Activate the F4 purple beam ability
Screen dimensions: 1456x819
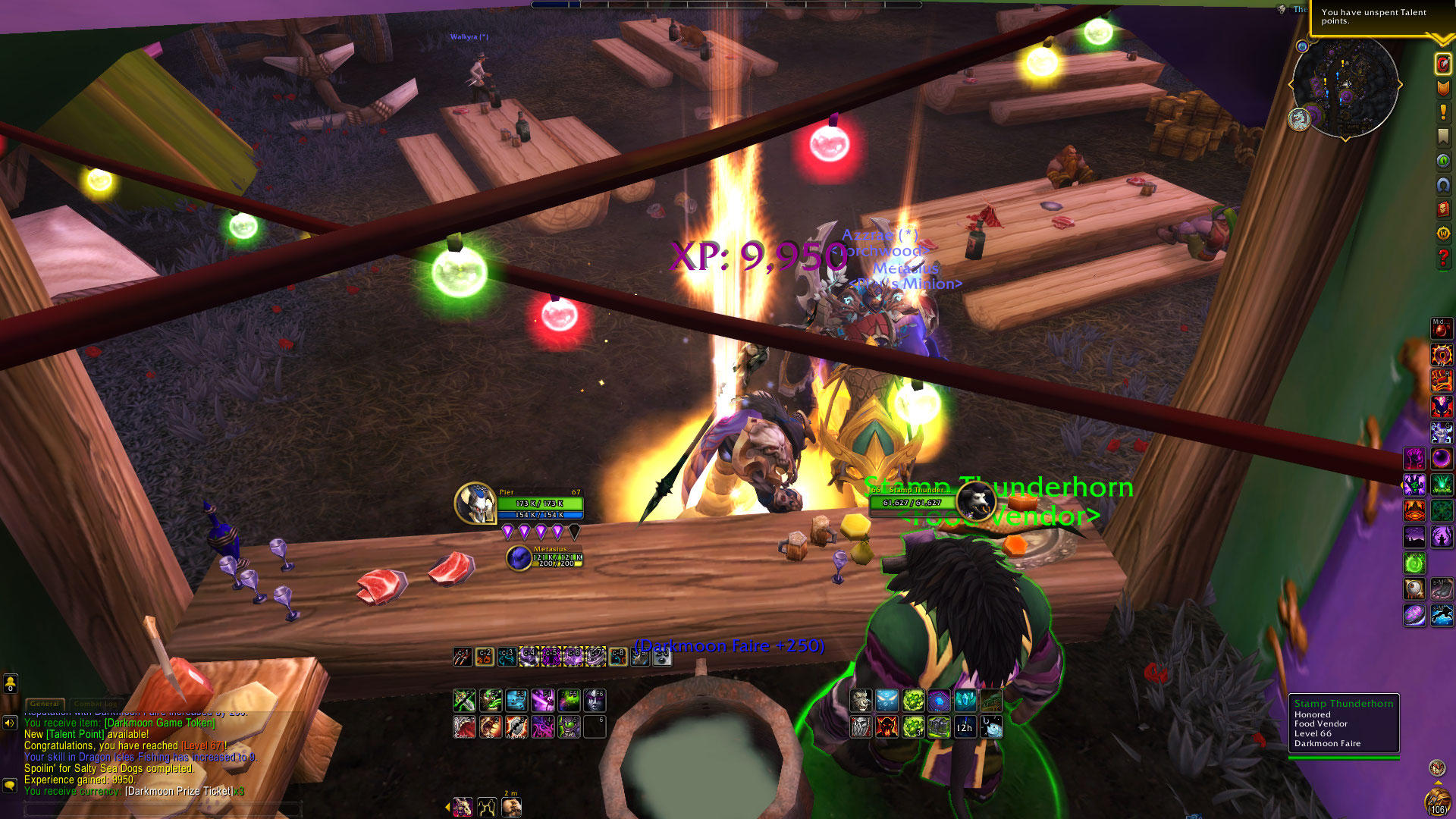tap(542, 700)
